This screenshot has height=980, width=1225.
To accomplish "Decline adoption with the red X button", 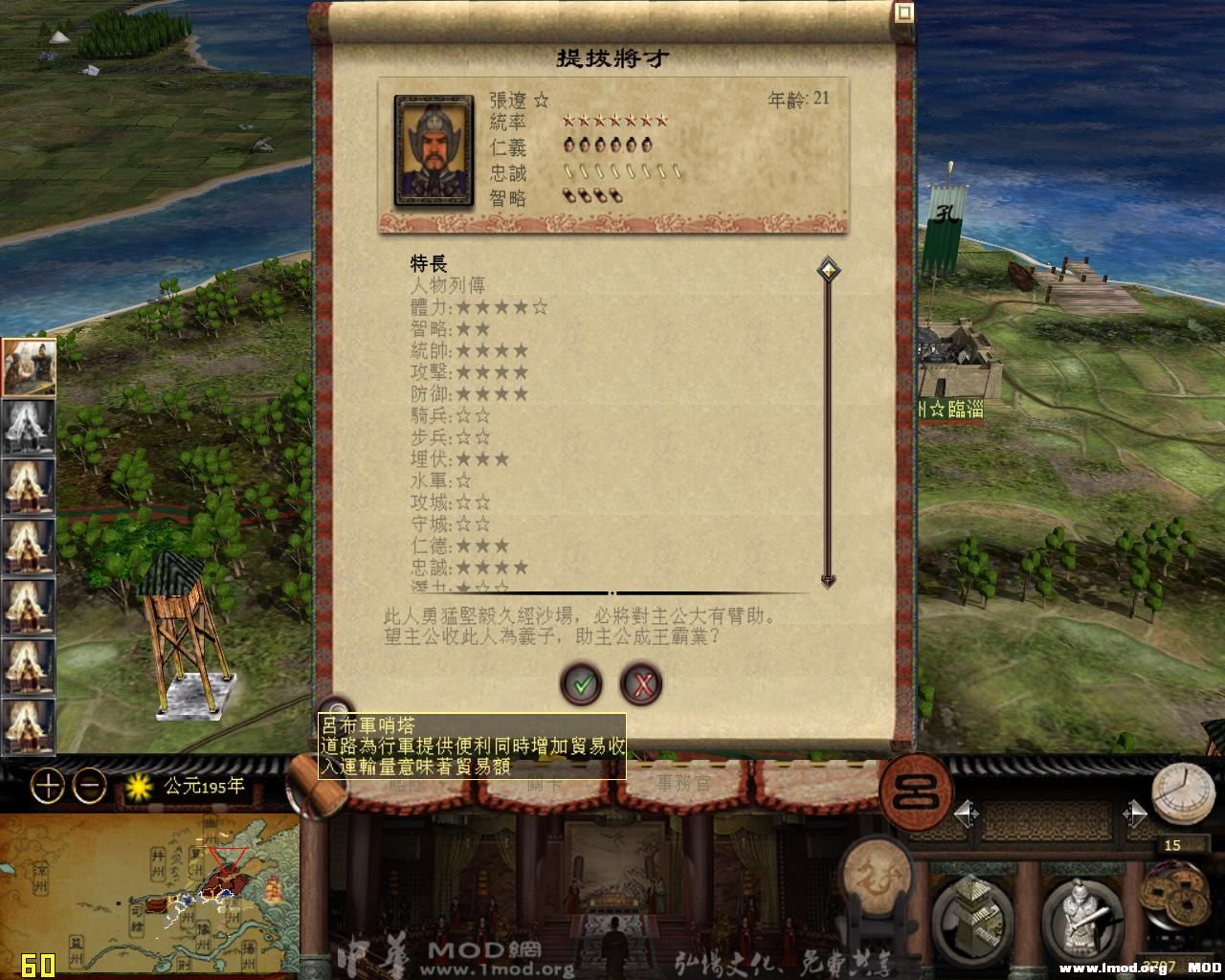I will pyautogui.click(x=641, y=684).
